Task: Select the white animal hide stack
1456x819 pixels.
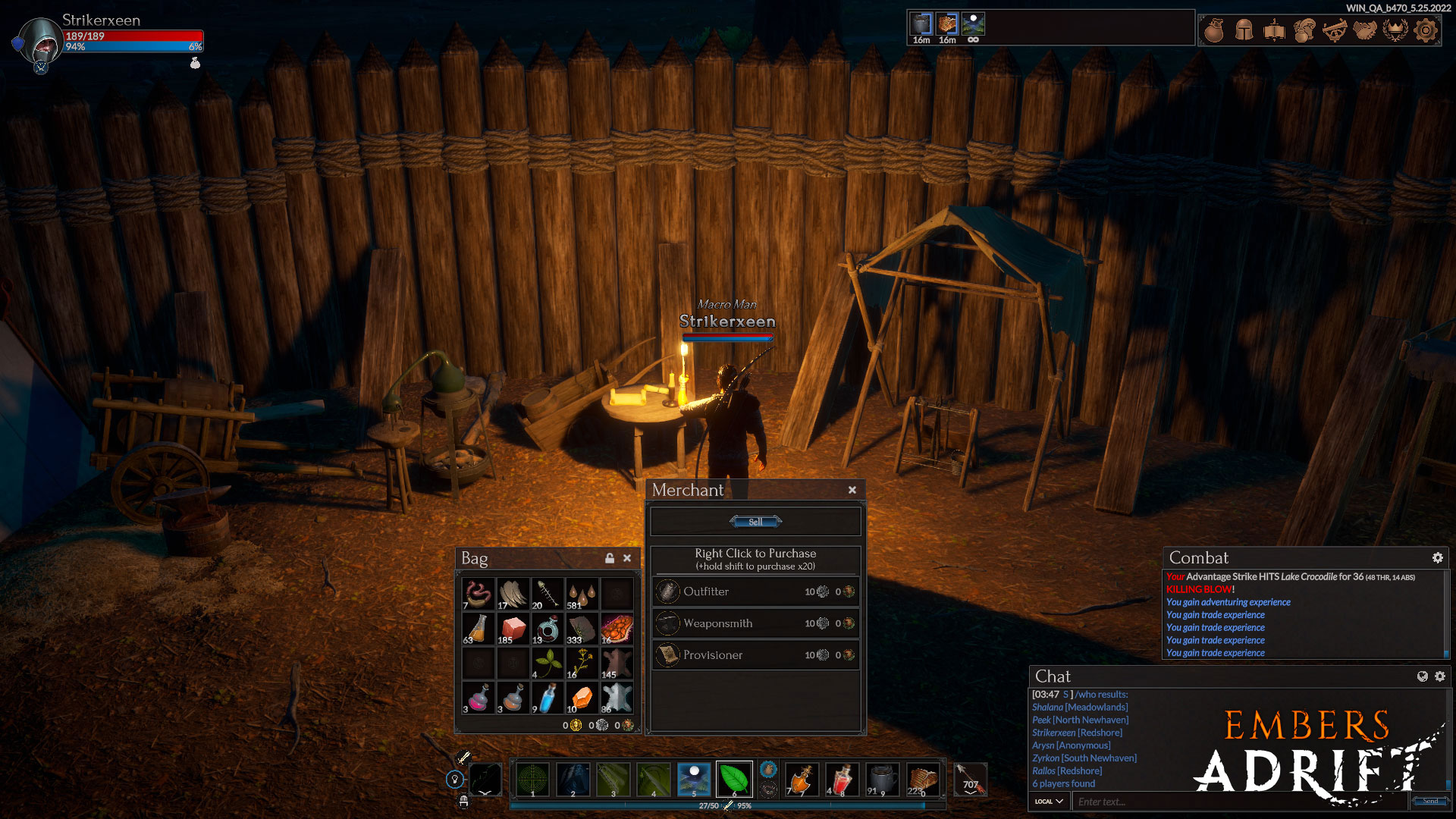Action: pyautogui.click(x=616, y=698)
